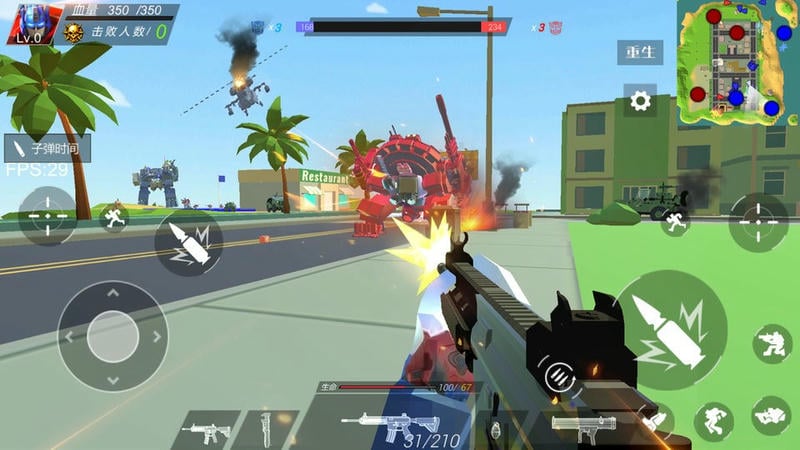Open settings with the gear icon
This screenshot has width=800, height=450.
coord(639,100)
